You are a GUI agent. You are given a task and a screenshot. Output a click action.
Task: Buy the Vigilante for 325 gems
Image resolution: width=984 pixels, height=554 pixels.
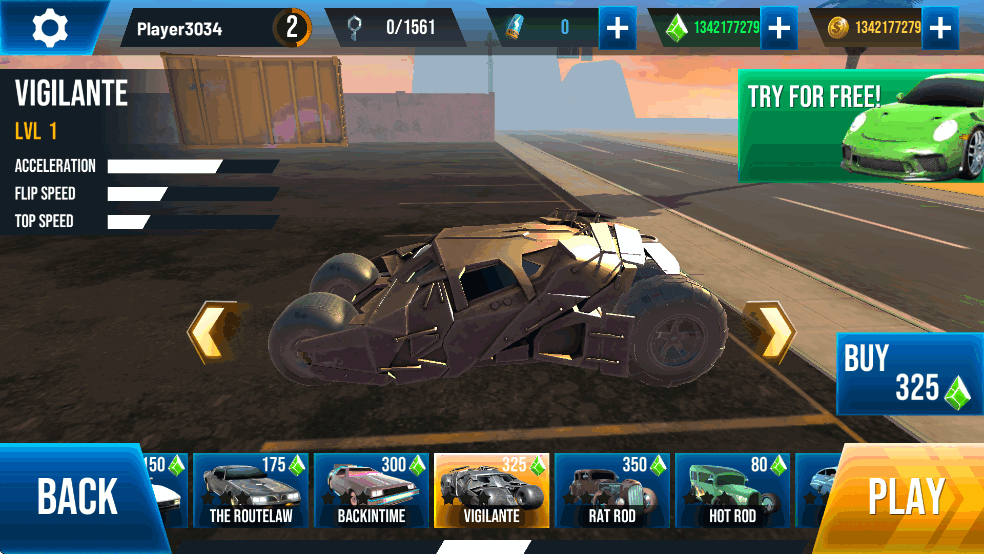908,374
